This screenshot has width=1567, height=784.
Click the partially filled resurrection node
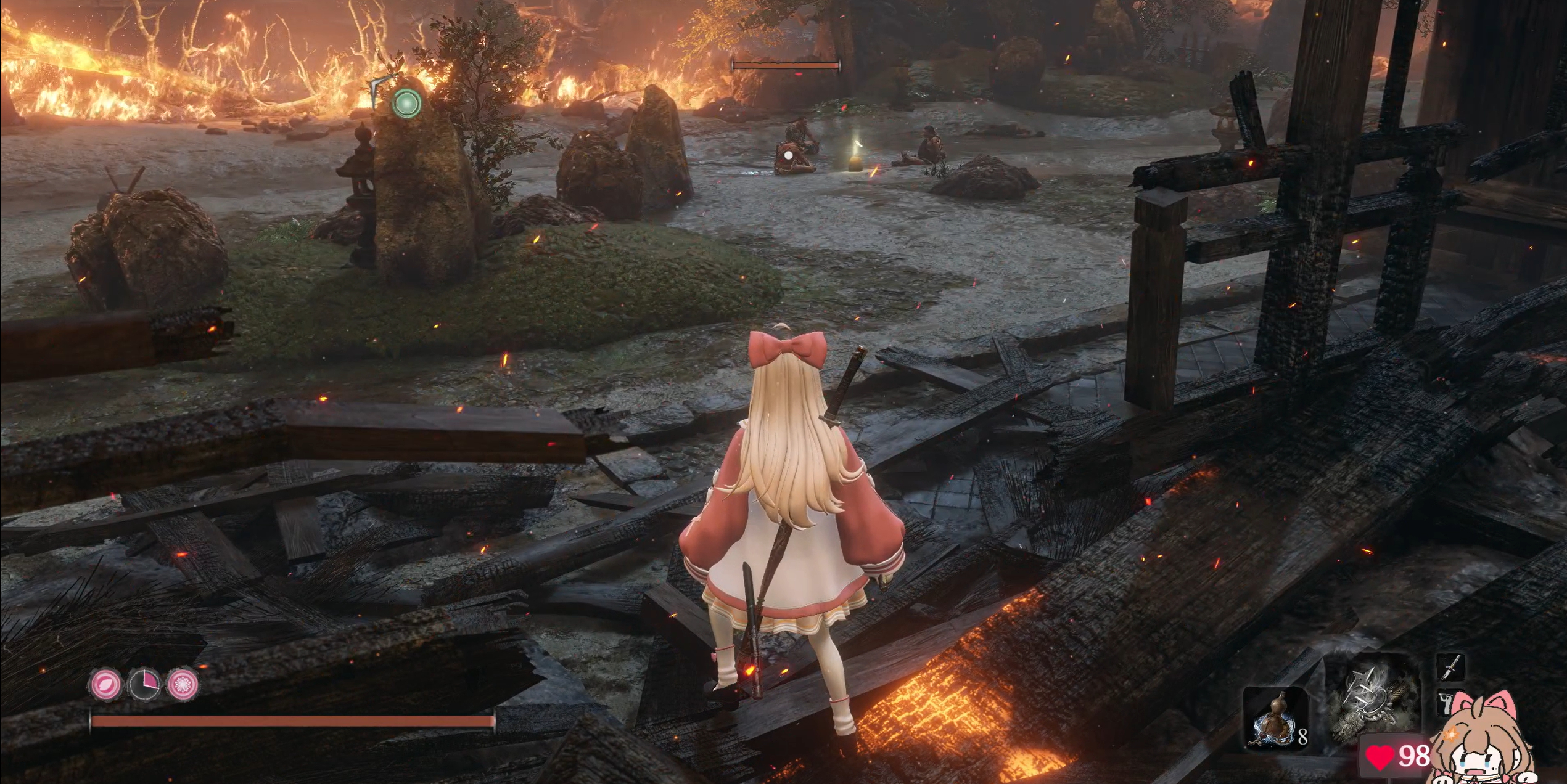144,685
